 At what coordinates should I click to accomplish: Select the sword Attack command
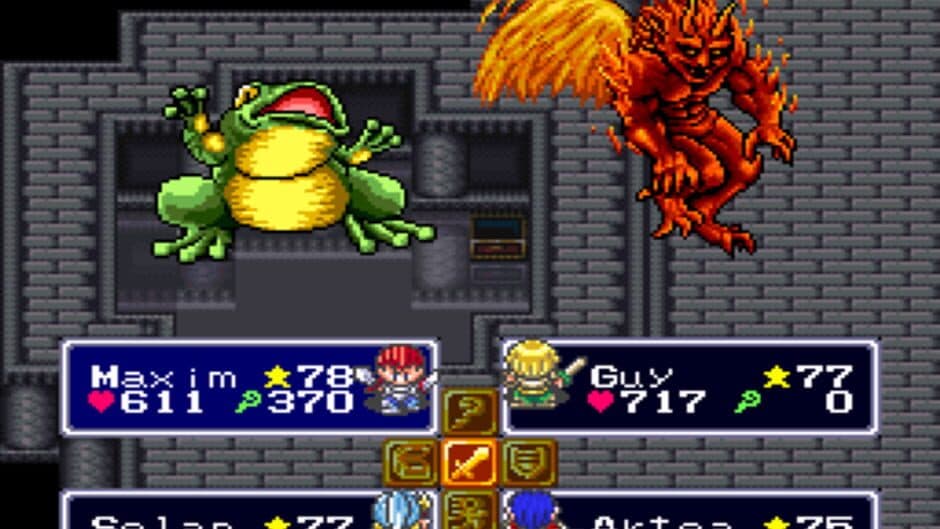coord(470,462)
